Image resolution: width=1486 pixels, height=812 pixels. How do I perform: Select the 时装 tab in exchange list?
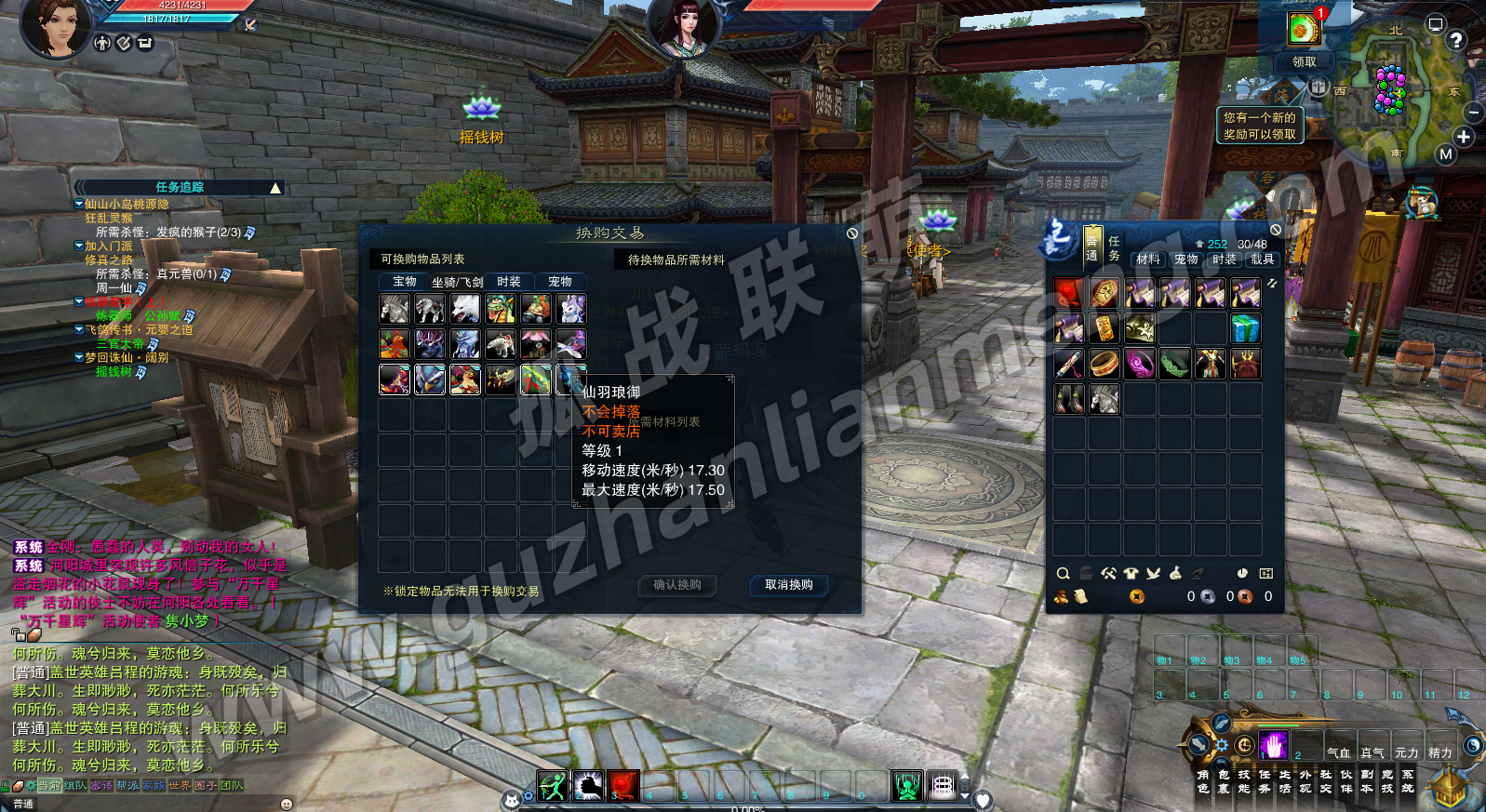pyautogui.click(x=509, y=282)
